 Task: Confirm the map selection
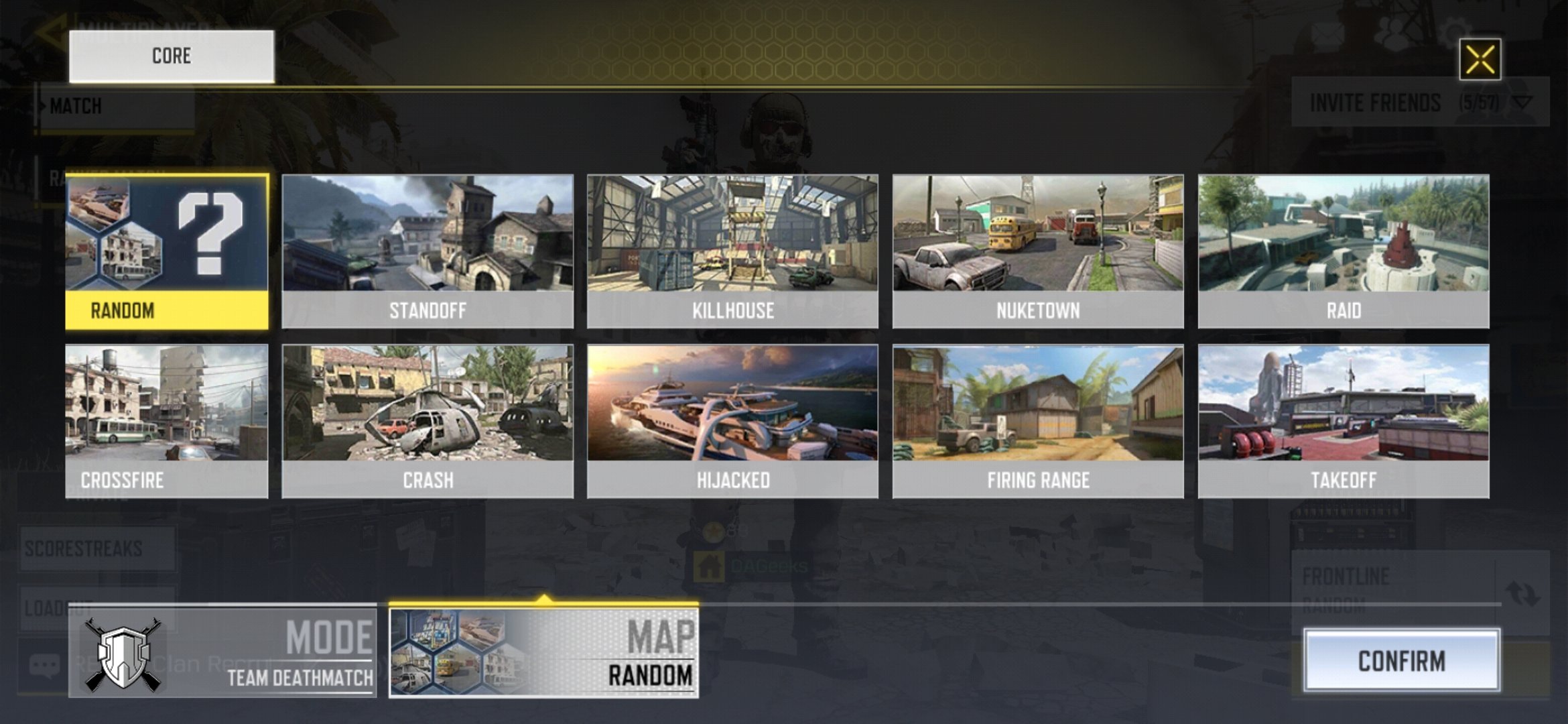click(1401, 661)
